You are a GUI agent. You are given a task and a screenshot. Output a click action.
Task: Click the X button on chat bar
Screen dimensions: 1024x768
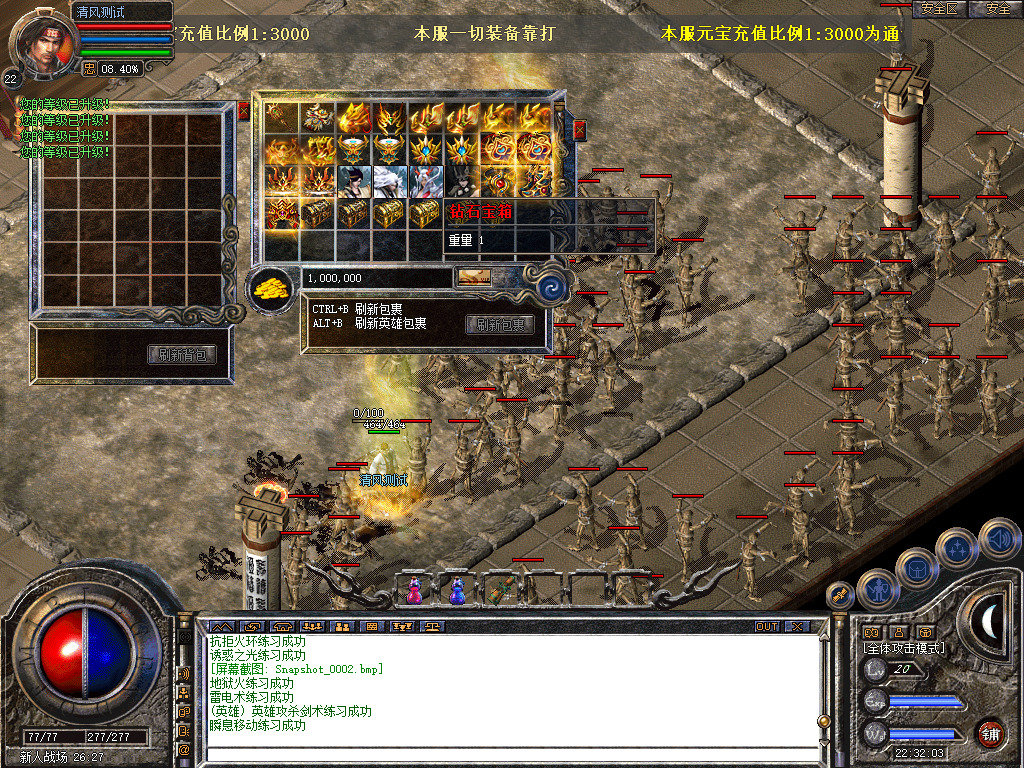796,626
